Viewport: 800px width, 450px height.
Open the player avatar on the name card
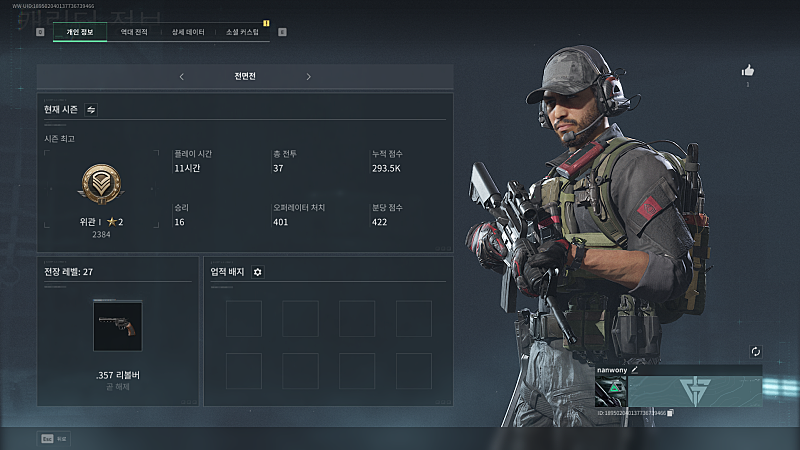tap(610, 390)
